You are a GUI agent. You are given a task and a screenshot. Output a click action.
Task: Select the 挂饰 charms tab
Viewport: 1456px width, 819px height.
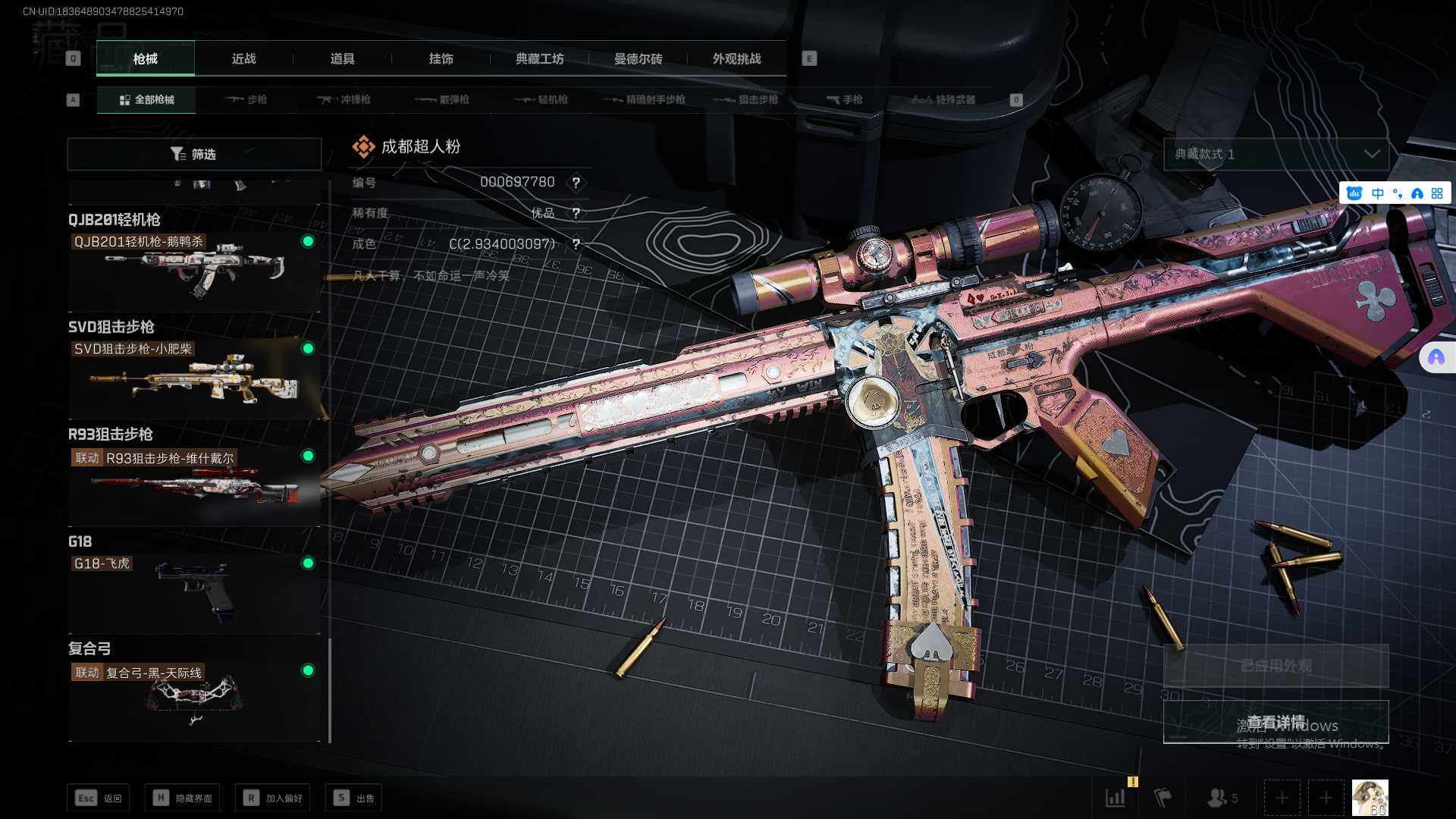click(x=441, y=59)
